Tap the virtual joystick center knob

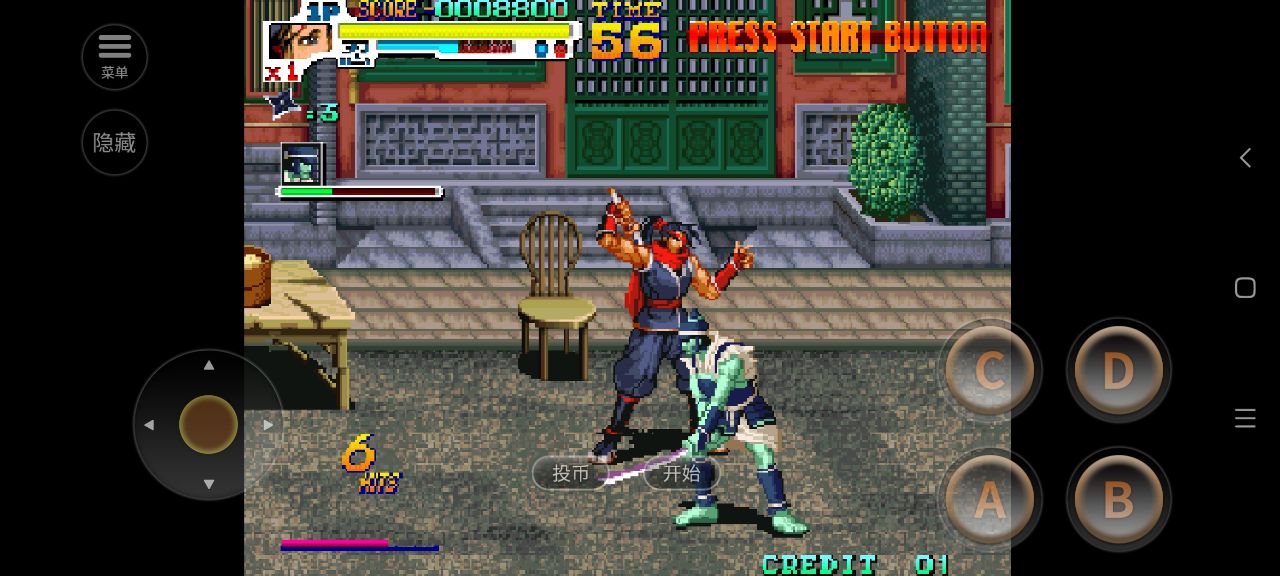pyautogui.click(x=208, y=424)
